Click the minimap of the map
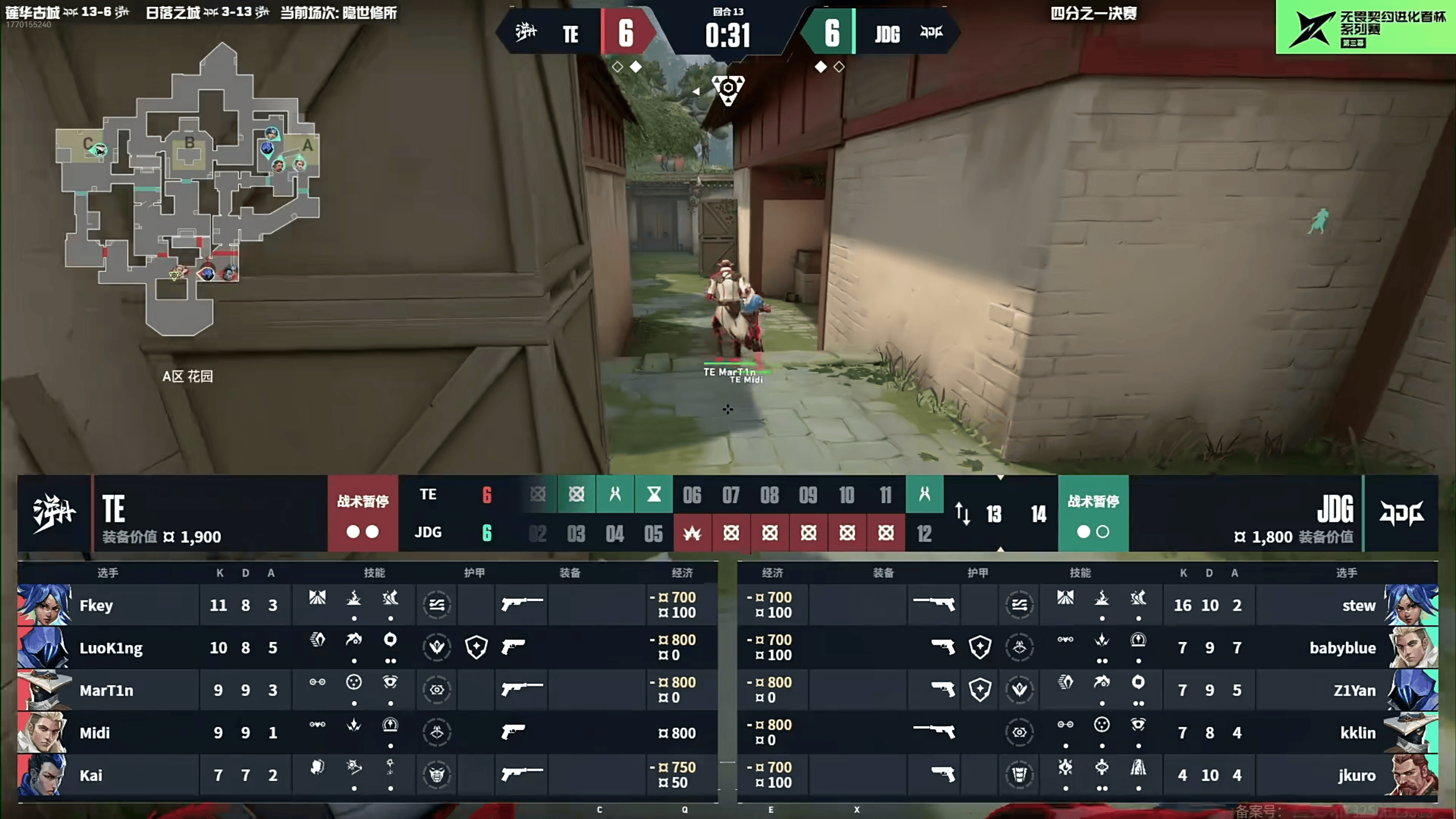1456x819 pixels. (188, 188)
